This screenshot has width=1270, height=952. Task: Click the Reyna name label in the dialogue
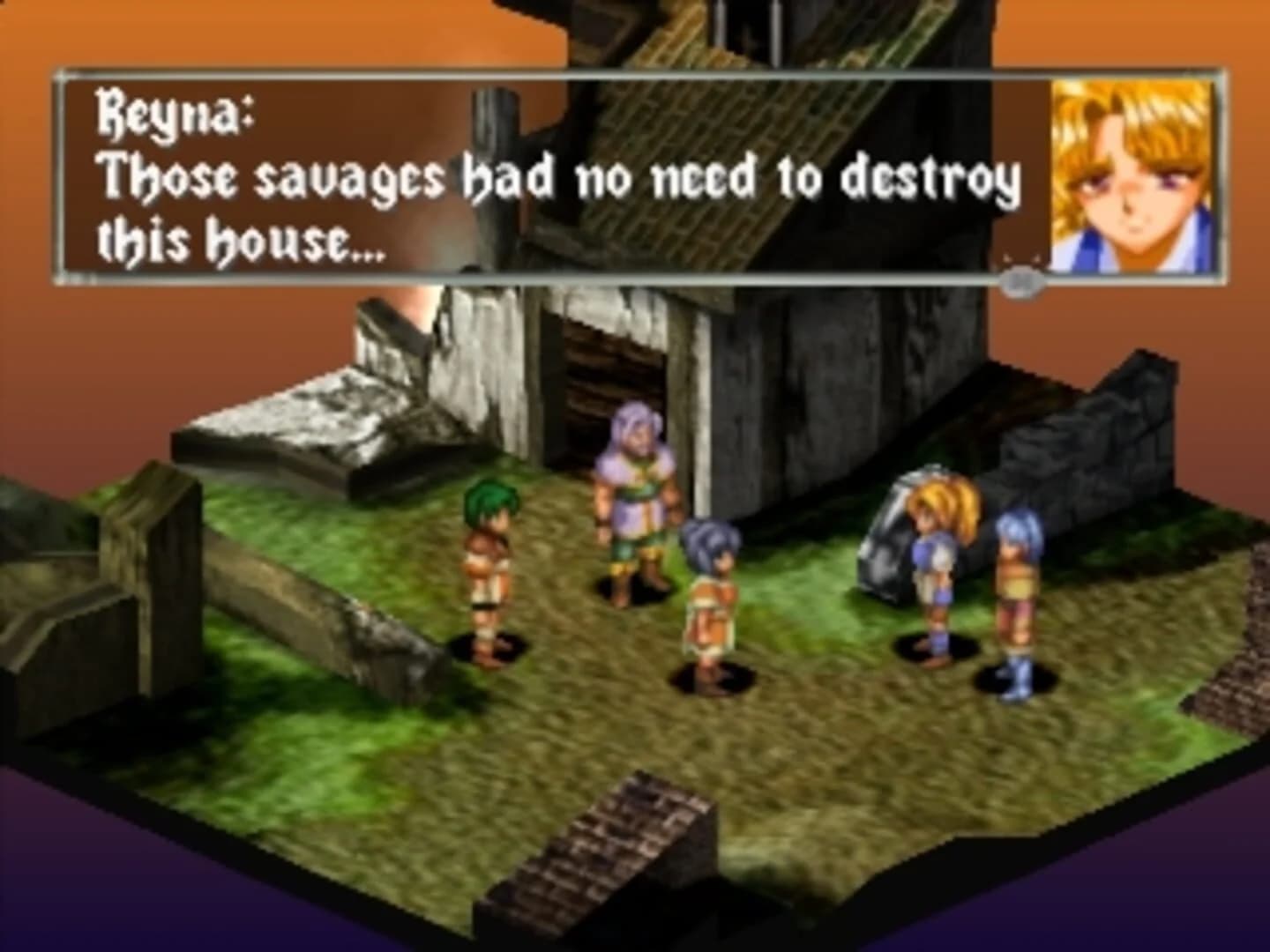[174, 110]
